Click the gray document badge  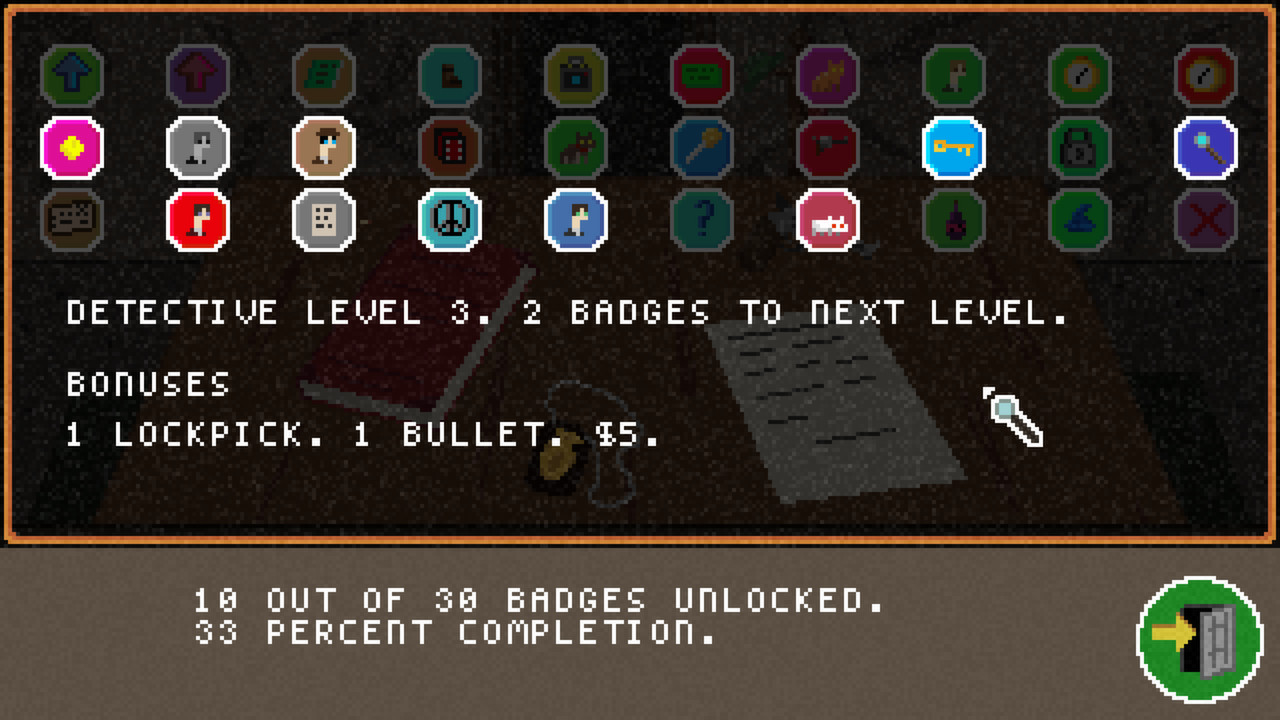[x=324, y=222]
